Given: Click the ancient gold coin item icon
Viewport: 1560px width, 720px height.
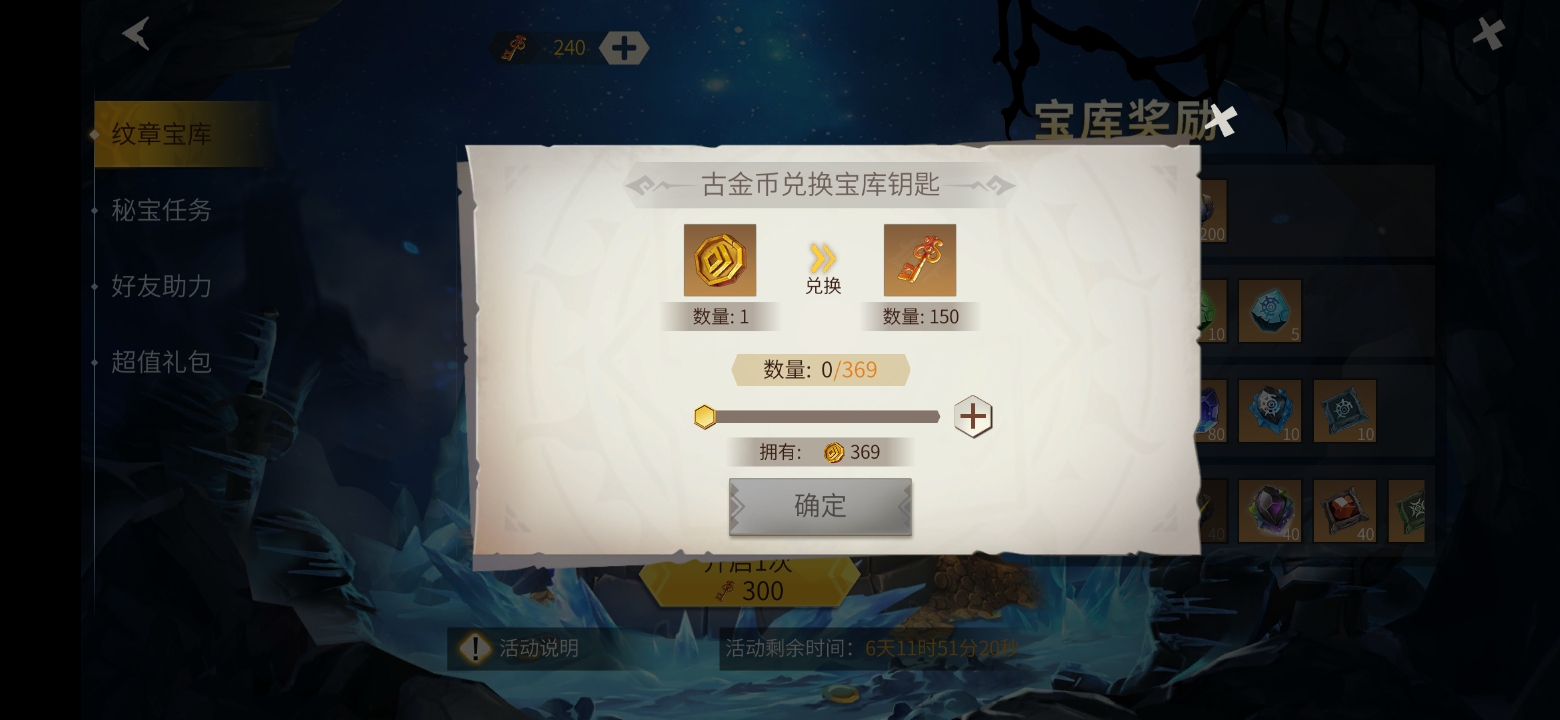Looking at the screenshot, I should click(x=720, y=260).
